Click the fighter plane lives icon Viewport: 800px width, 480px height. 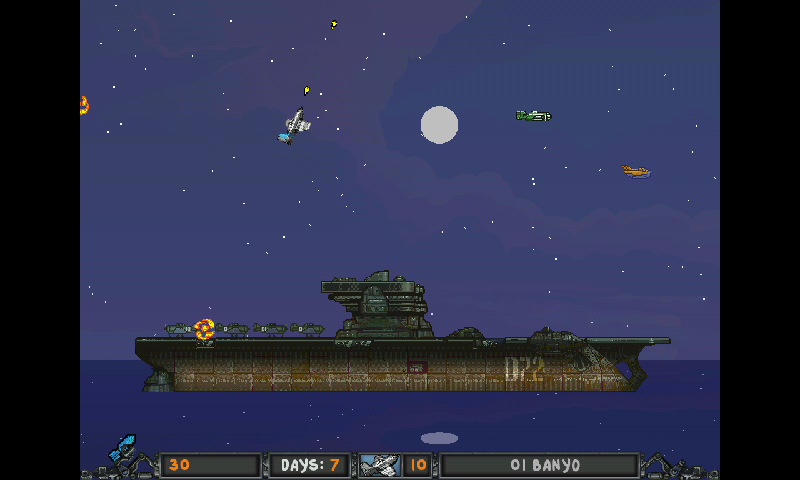380,465
